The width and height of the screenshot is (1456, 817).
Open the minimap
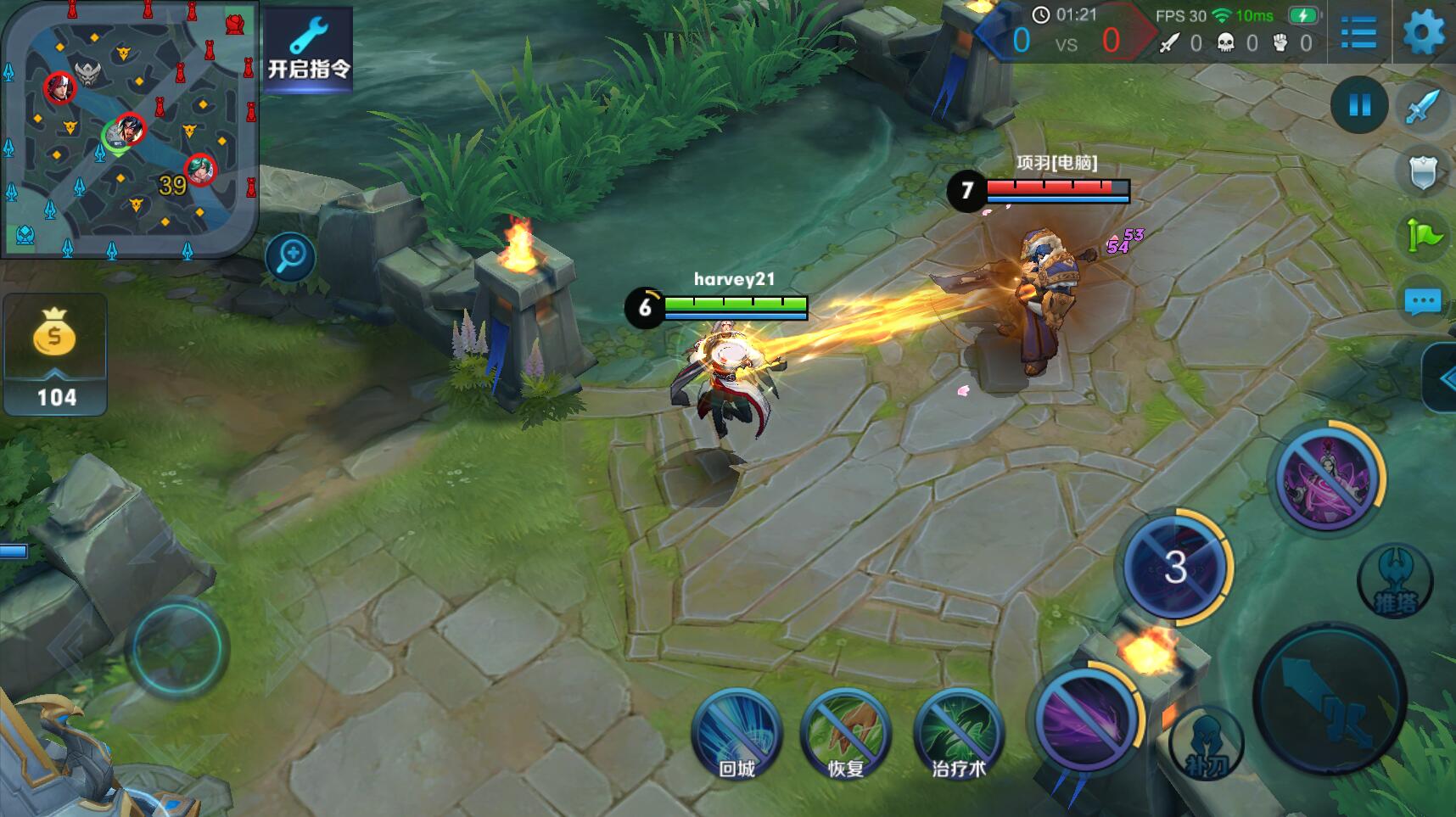pyautogui.click(x=129, y=129)
